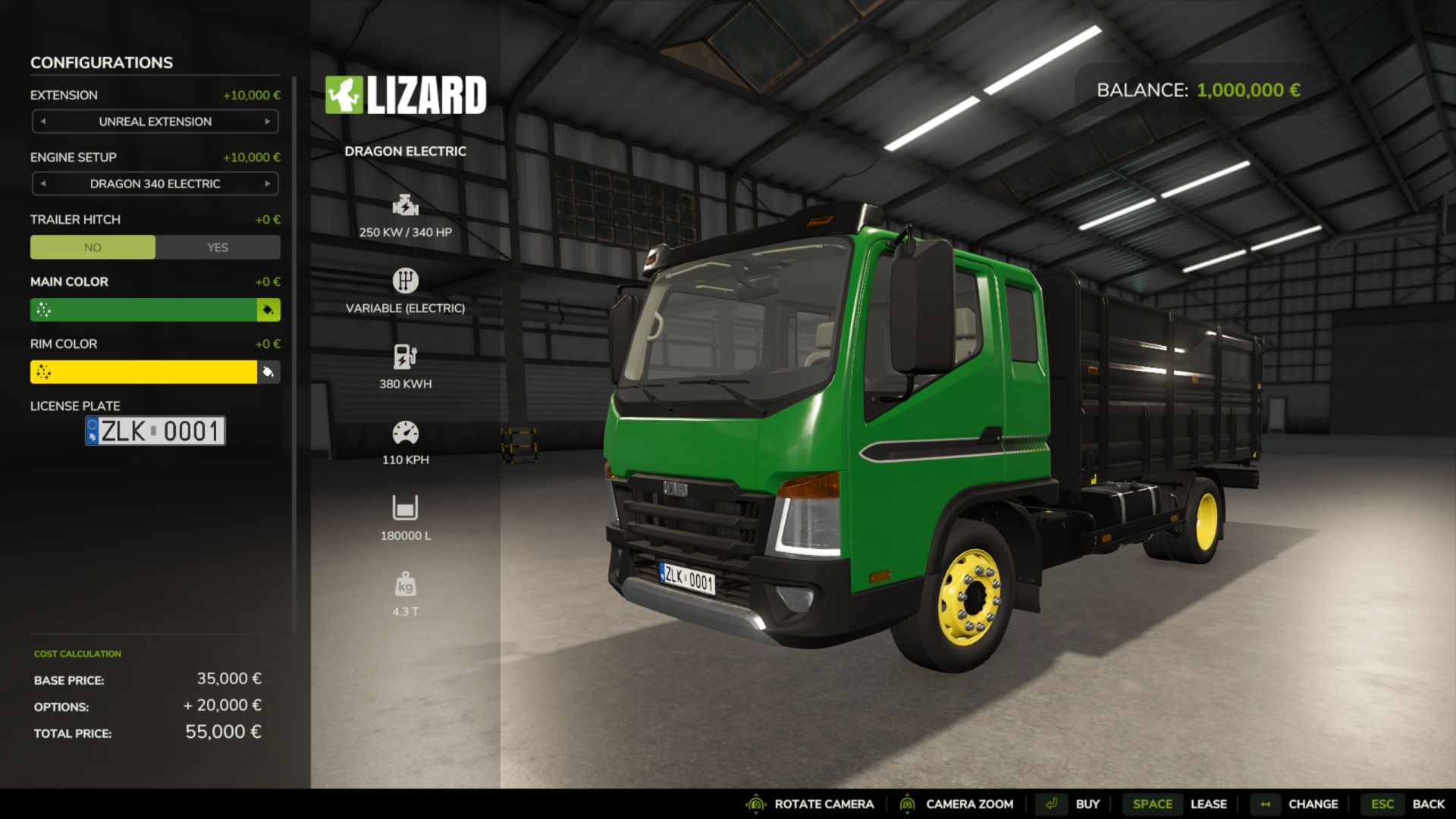This screenshot has height=819, width=1456.
Task: Select next Extension option with right arrow
Action: [x=268, y=121]
